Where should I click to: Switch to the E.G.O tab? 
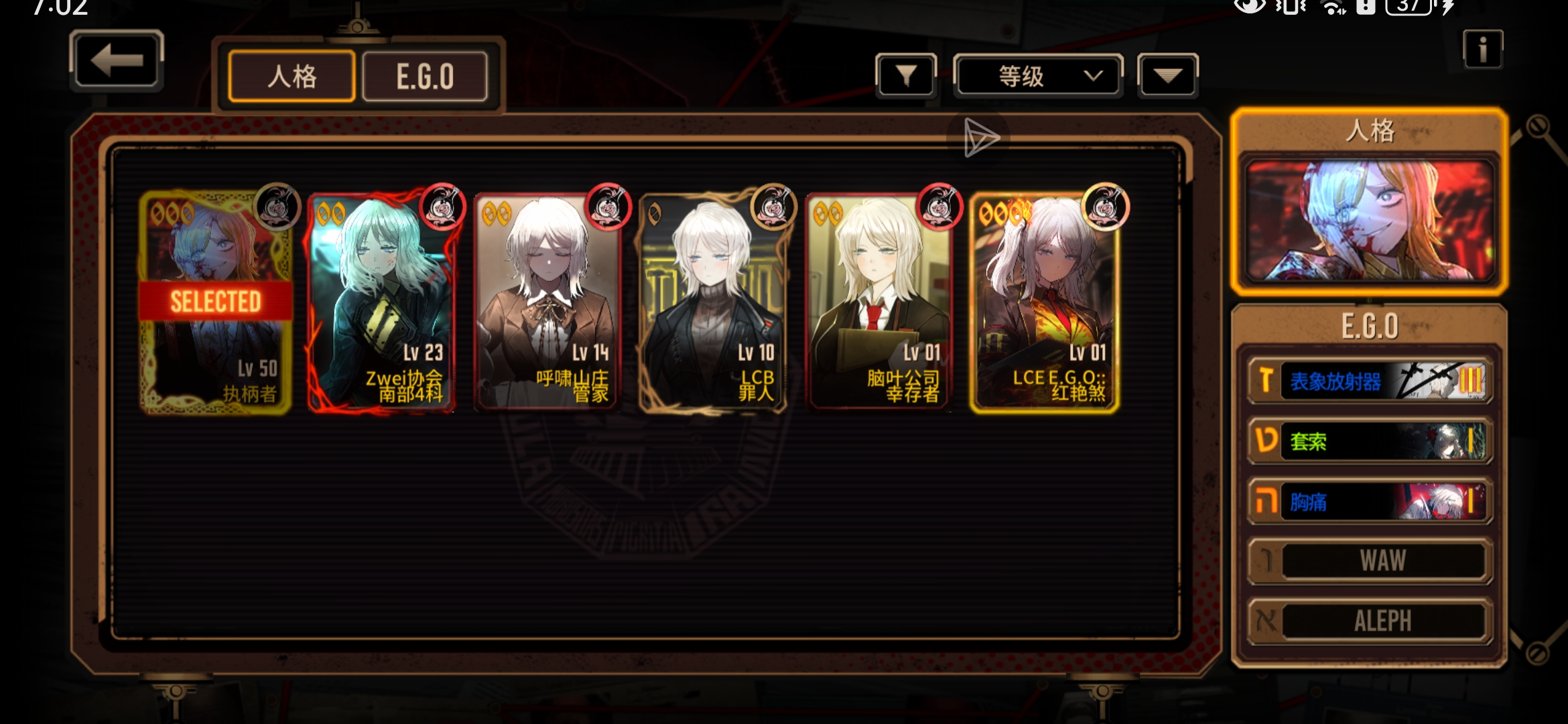(425, 76)
